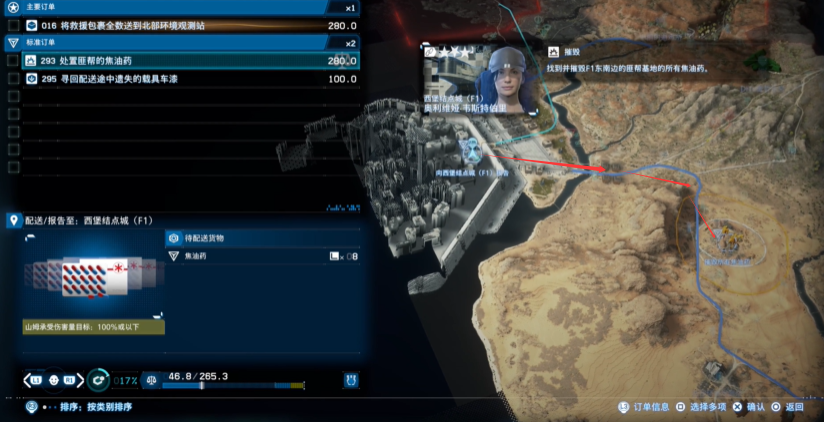Click the Sam face icon in the bottom bar
824x422 pixels.
[70, 379]
